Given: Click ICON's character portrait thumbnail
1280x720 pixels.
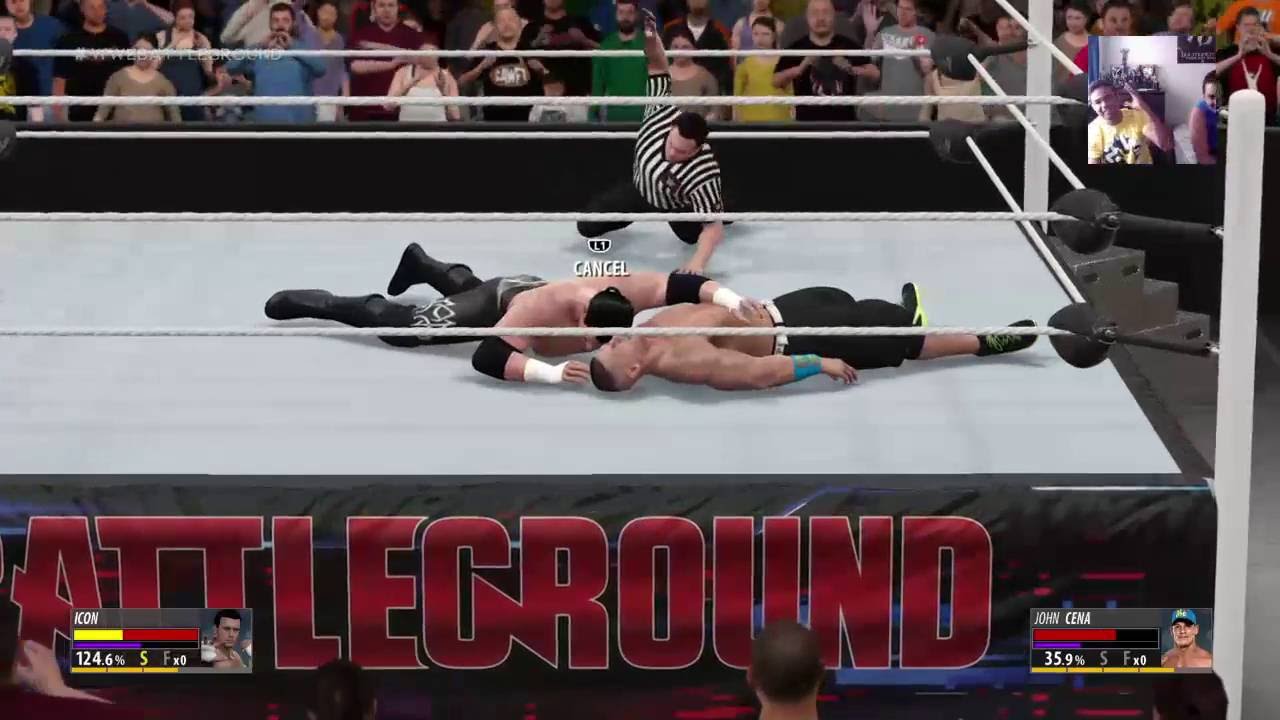Looking at the screenshot, I should [228, 640].
